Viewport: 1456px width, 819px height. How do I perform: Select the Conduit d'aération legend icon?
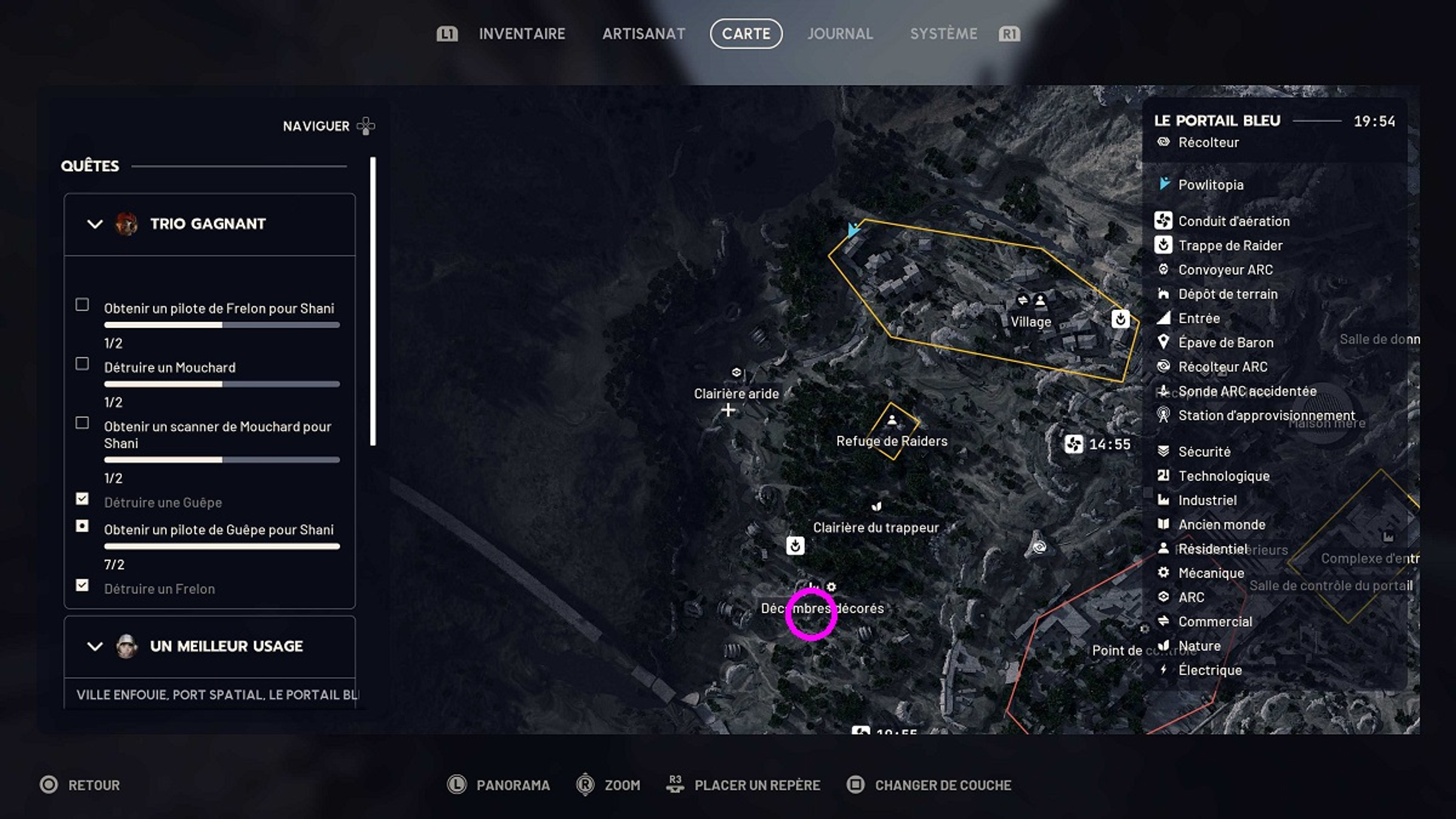[x=1164, y=221]
